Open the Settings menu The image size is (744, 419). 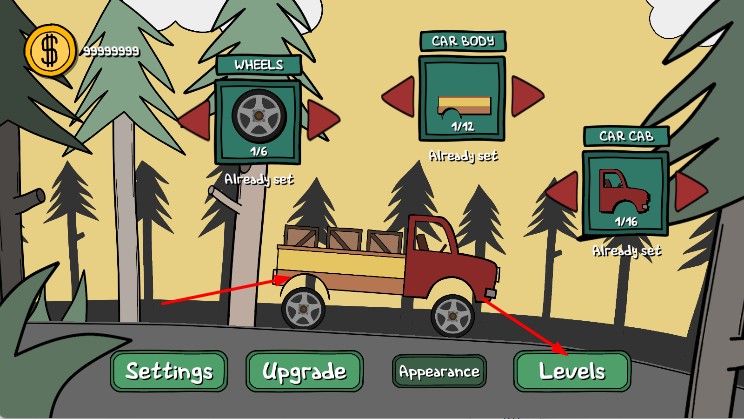(x=169, y=371)
